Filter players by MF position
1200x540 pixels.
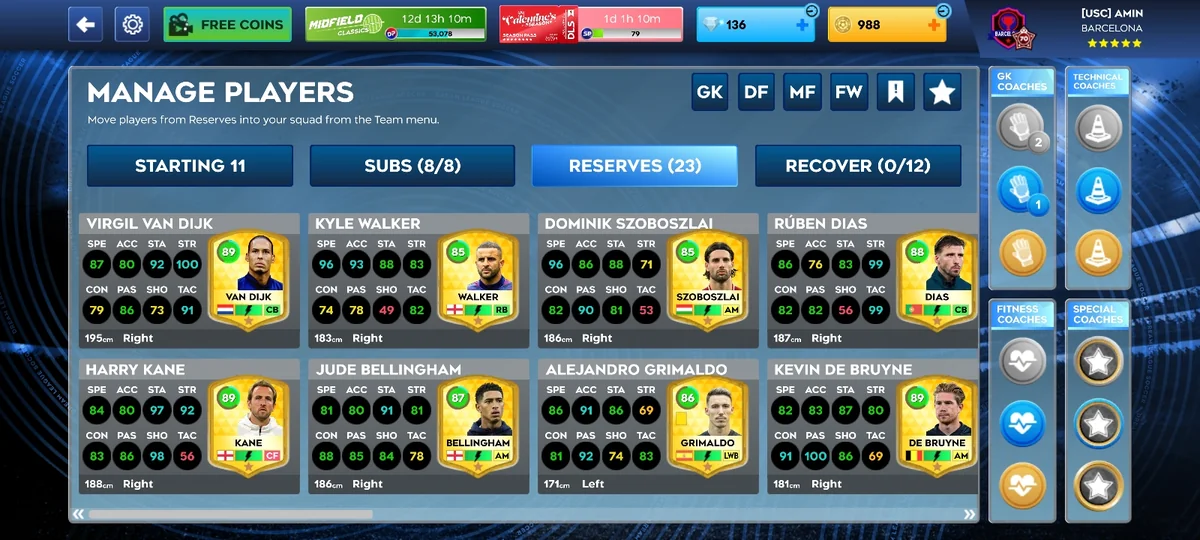click(802, 92)
